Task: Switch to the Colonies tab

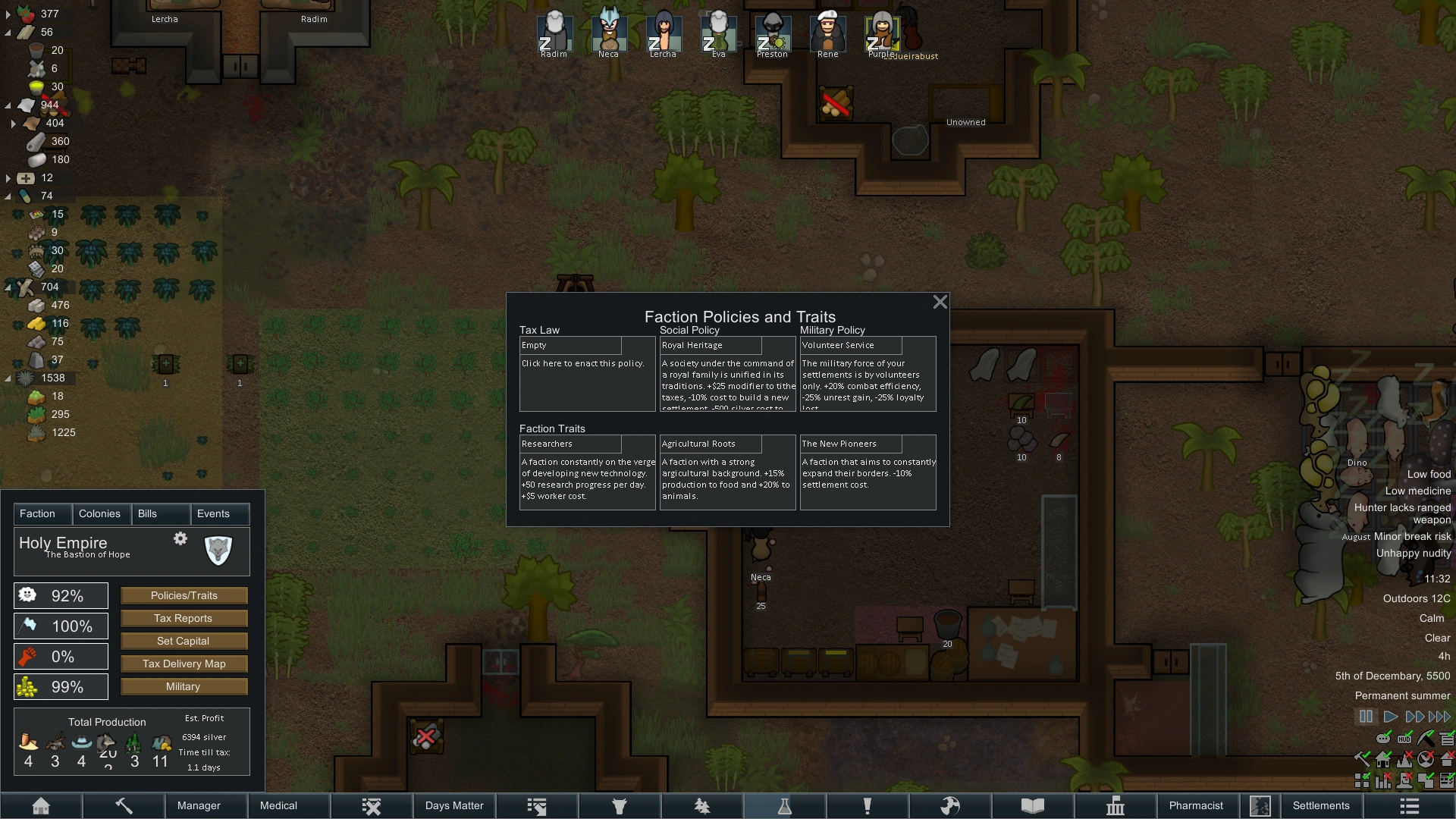Action: click(100, 514)
